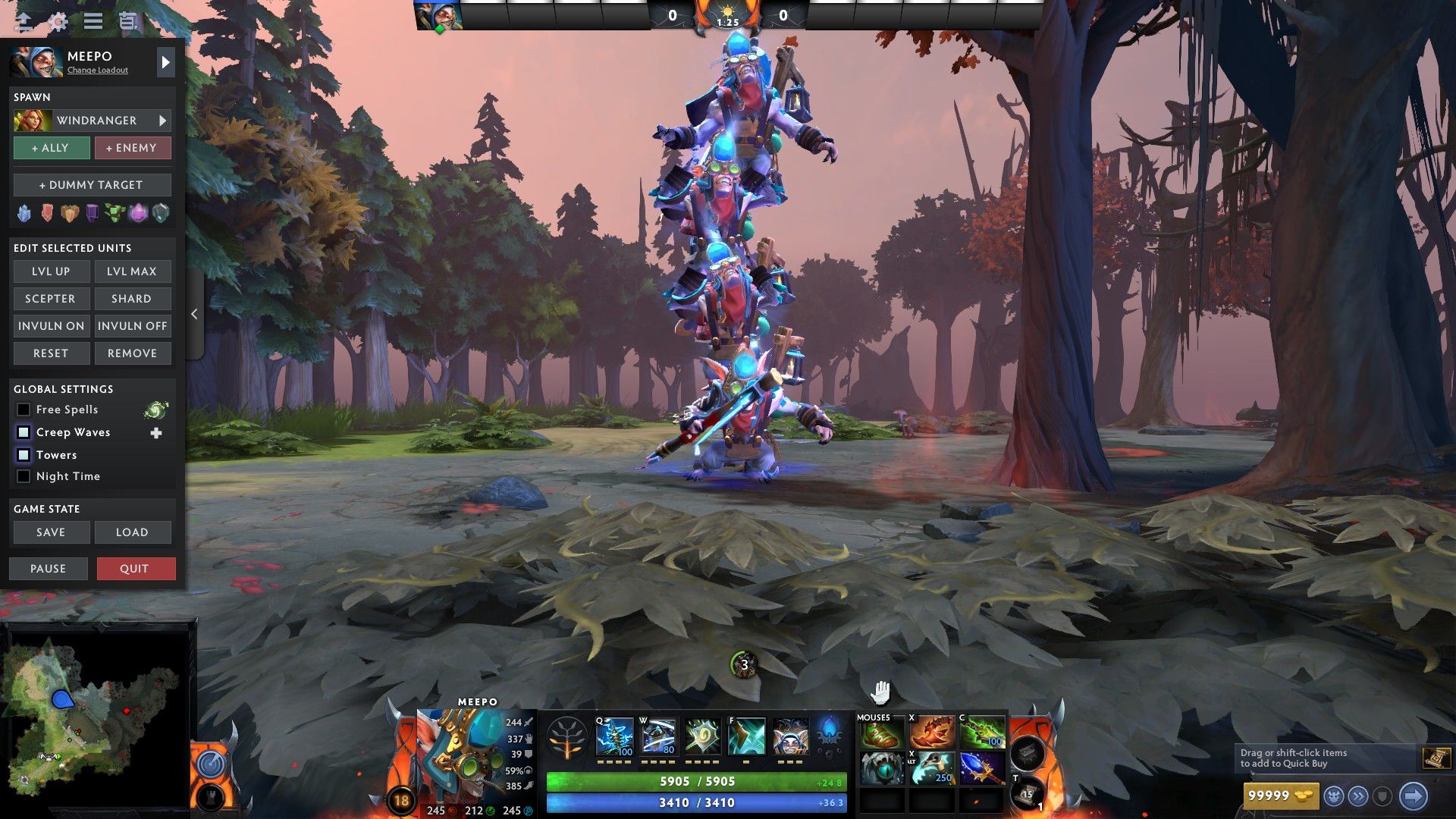The height and width of the screenshot is (819, 1456).
Task: Add a dummy target
Action: [x=92, y=185]
